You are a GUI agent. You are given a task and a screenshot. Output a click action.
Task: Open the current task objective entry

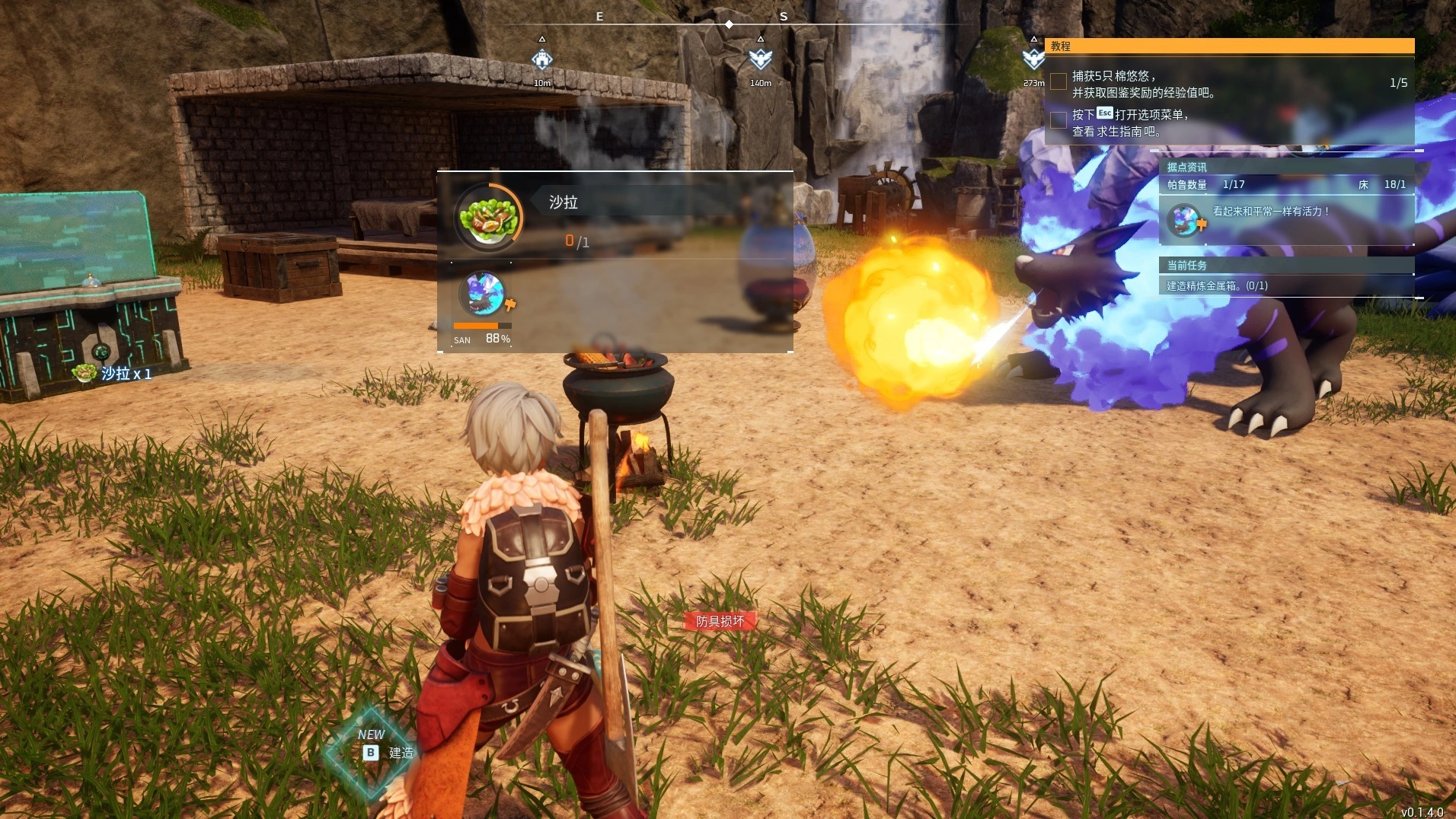[x=1217, y=286]
